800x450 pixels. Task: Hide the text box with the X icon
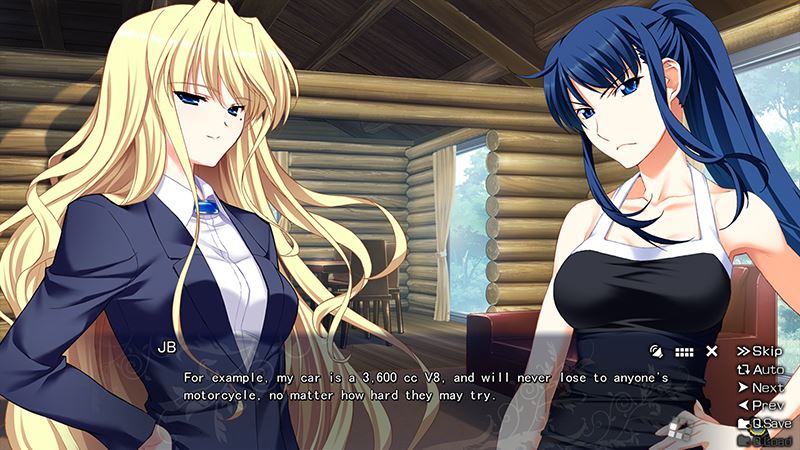(x=712, y=351)
